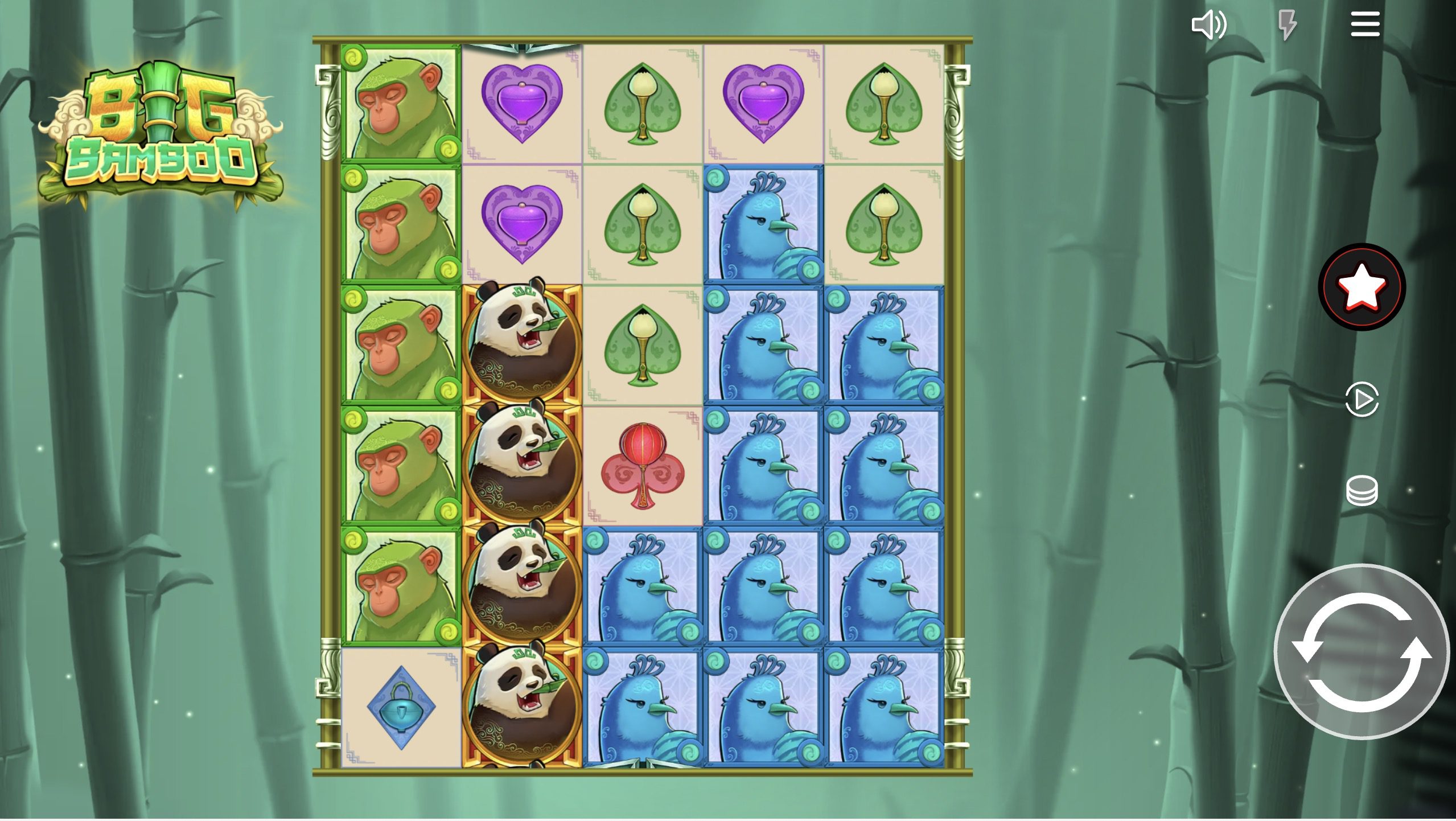Open the autoplay settings
This screenshot has height=821, width=1456.
coord(1362,400)
